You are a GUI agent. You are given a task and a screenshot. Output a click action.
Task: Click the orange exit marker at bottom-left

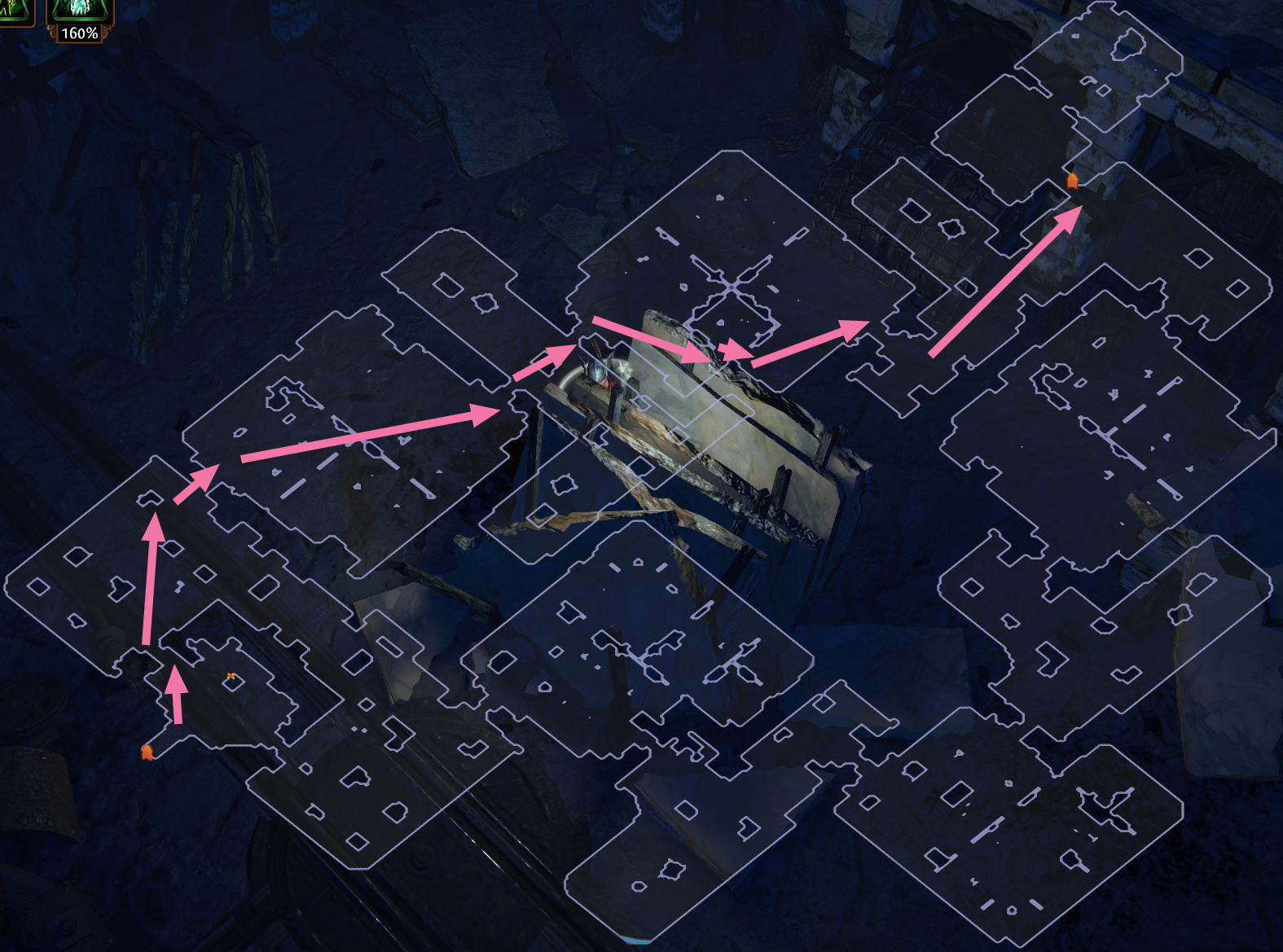pyautogui.click(x=147, y=753)
